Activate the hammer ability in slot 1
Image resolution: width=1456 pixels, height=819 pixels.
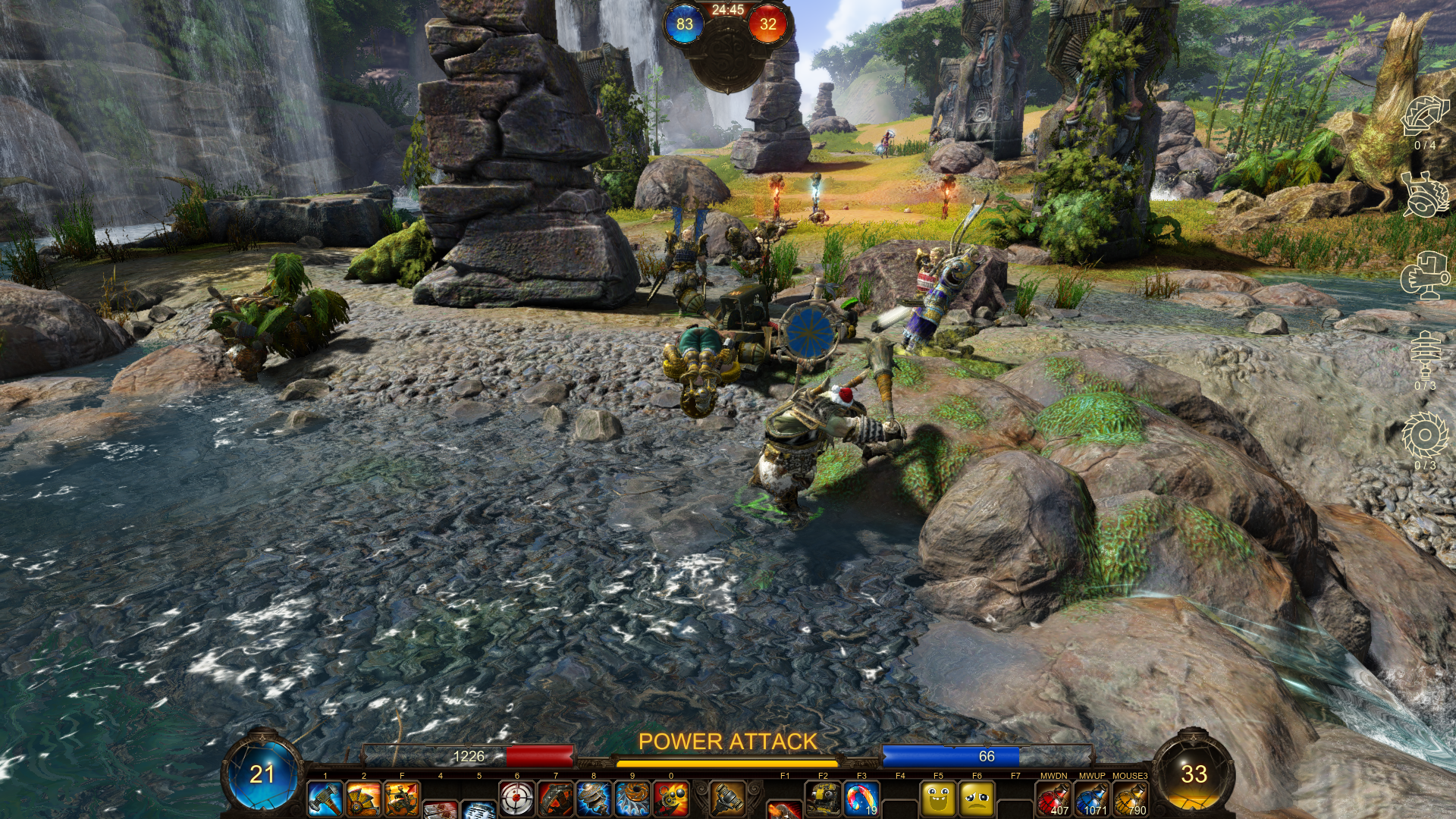pos(325,799)
